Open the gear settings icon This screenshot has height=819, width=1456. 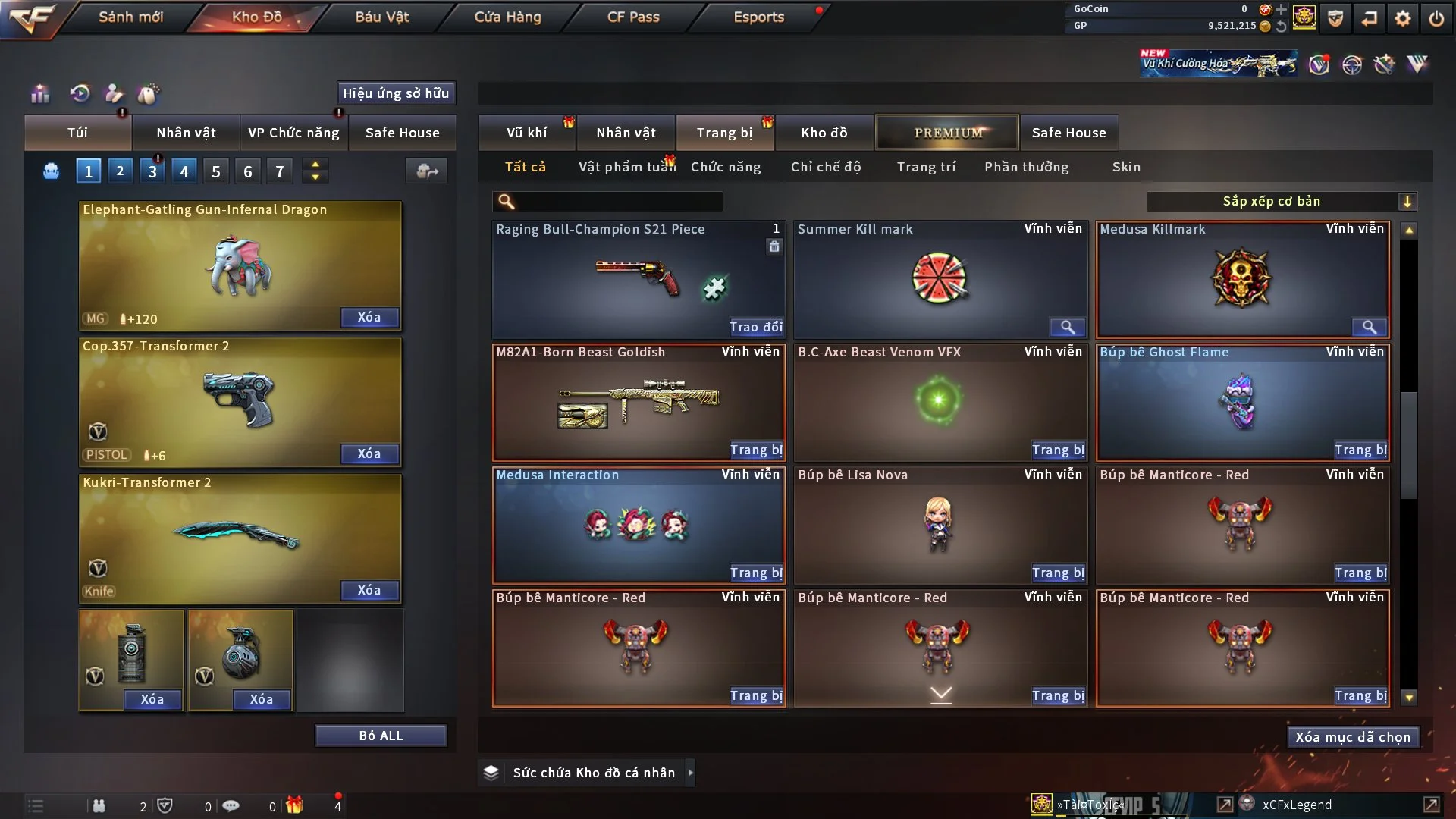[1402, 18]
